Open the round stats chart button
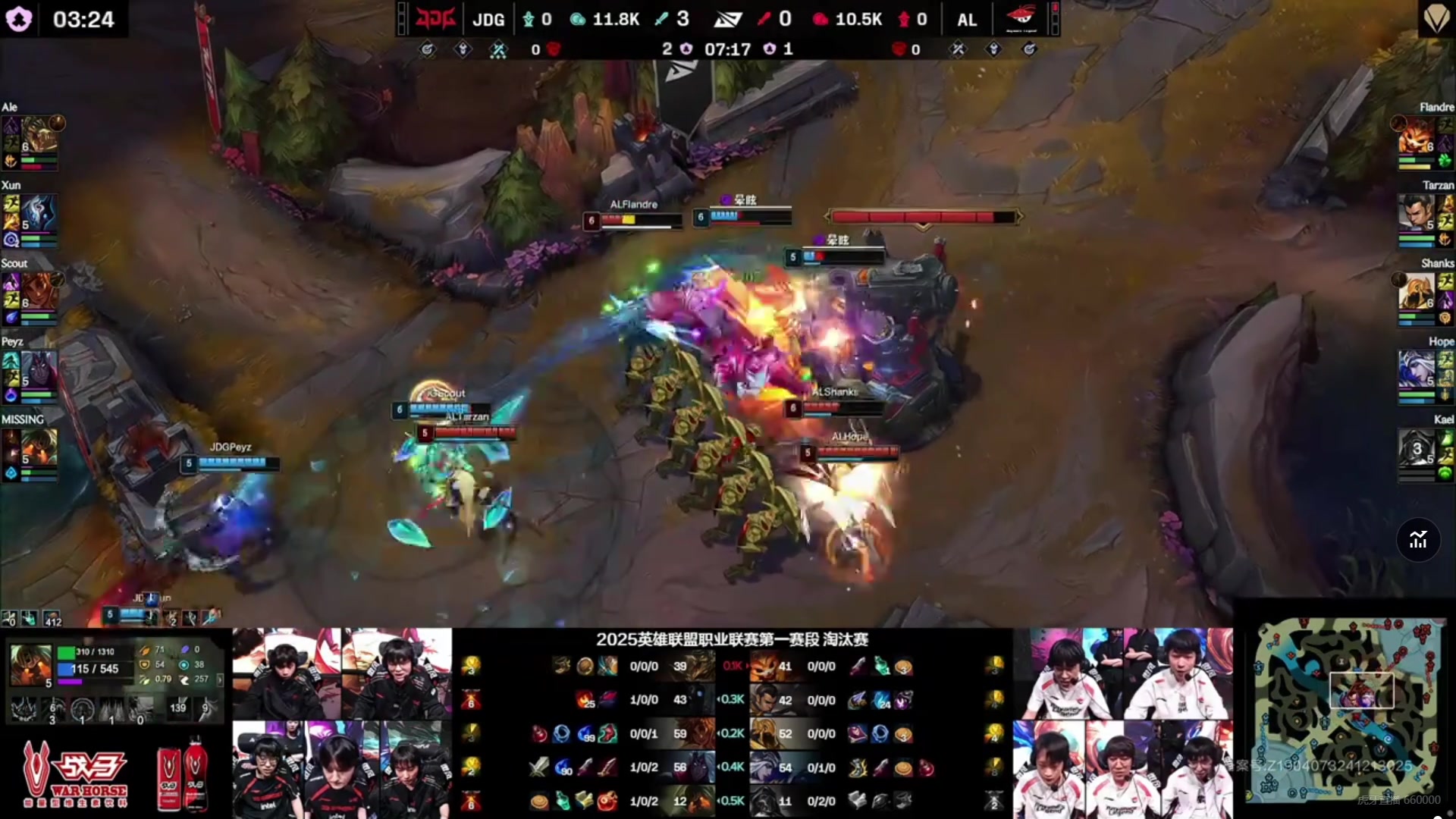Viewport: 1456px width, 819px height. tap(1418, 540)
